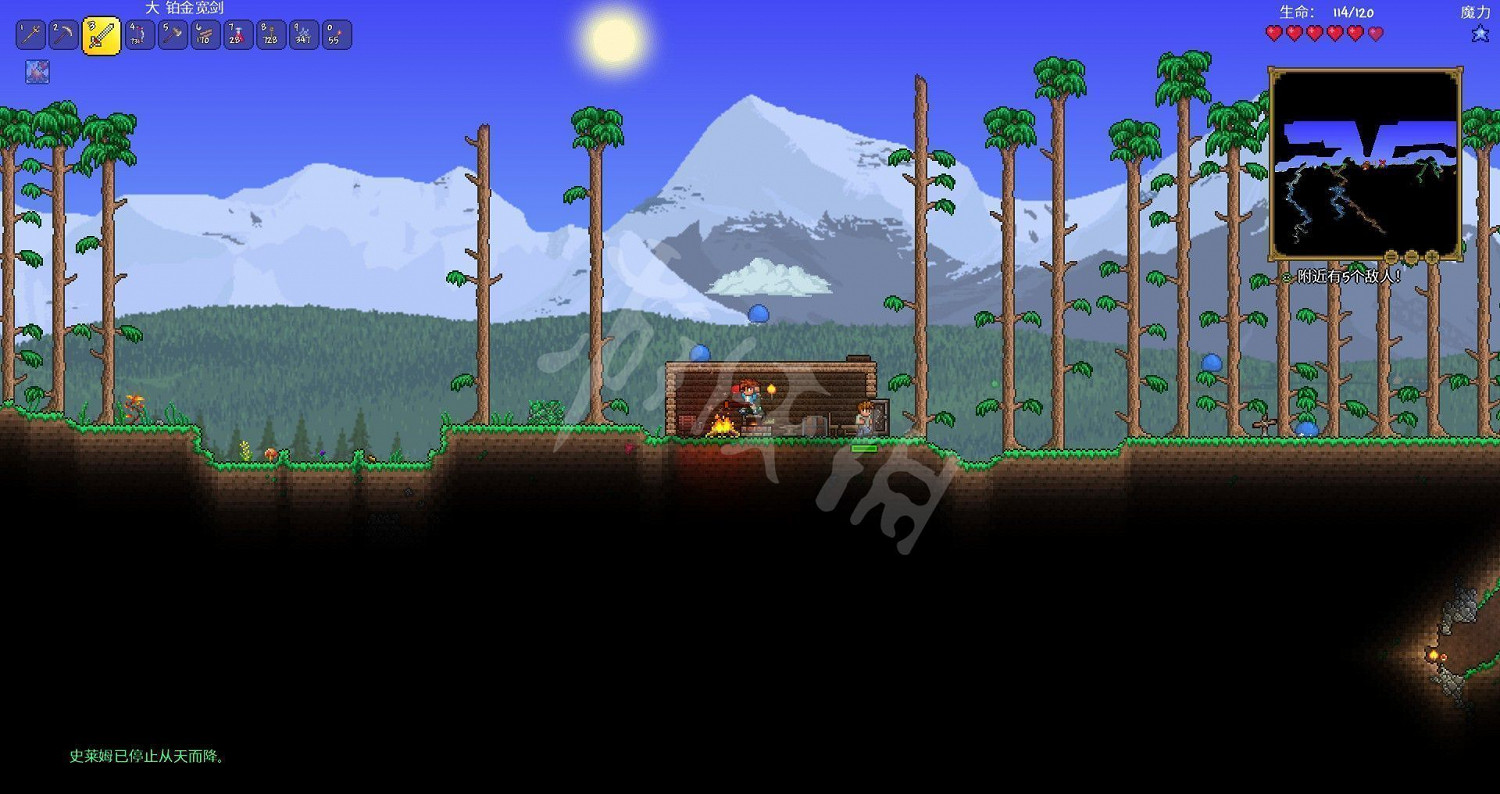Adjust the minimap transparency control

point(1410,257)
